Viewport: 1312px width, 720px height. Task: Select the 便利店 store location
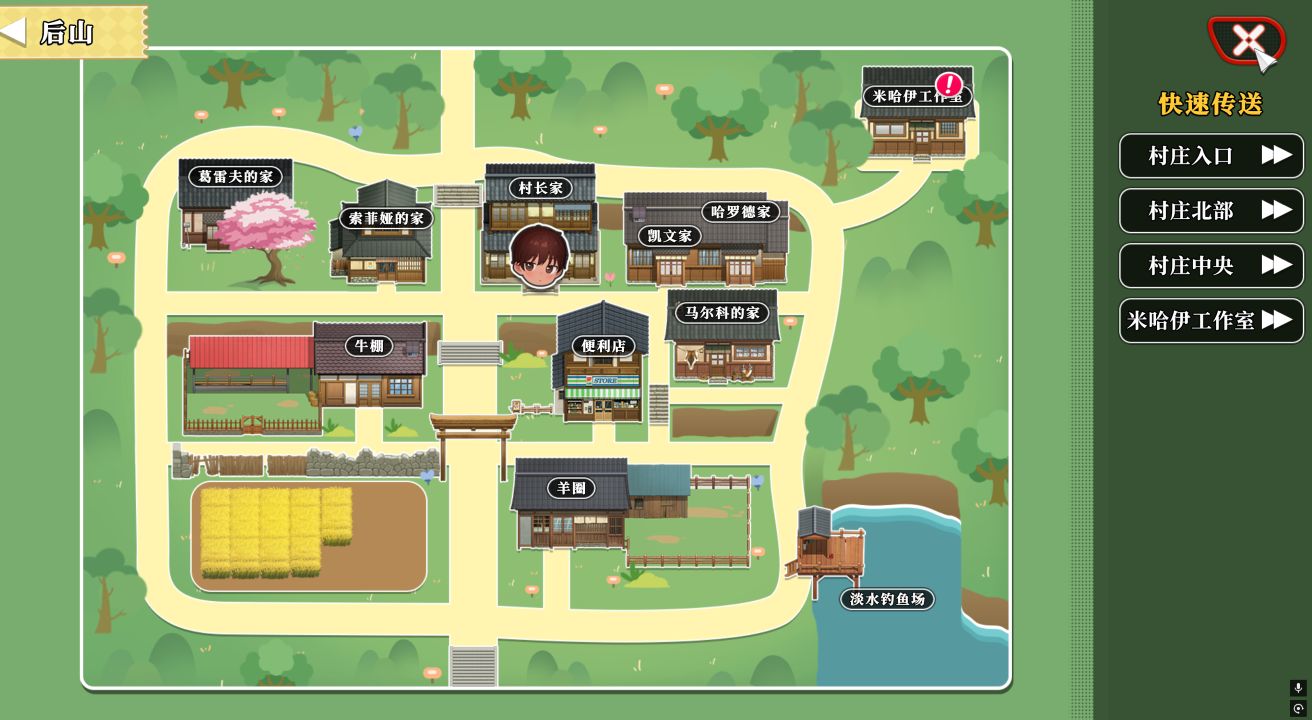[x=603, y=346]
